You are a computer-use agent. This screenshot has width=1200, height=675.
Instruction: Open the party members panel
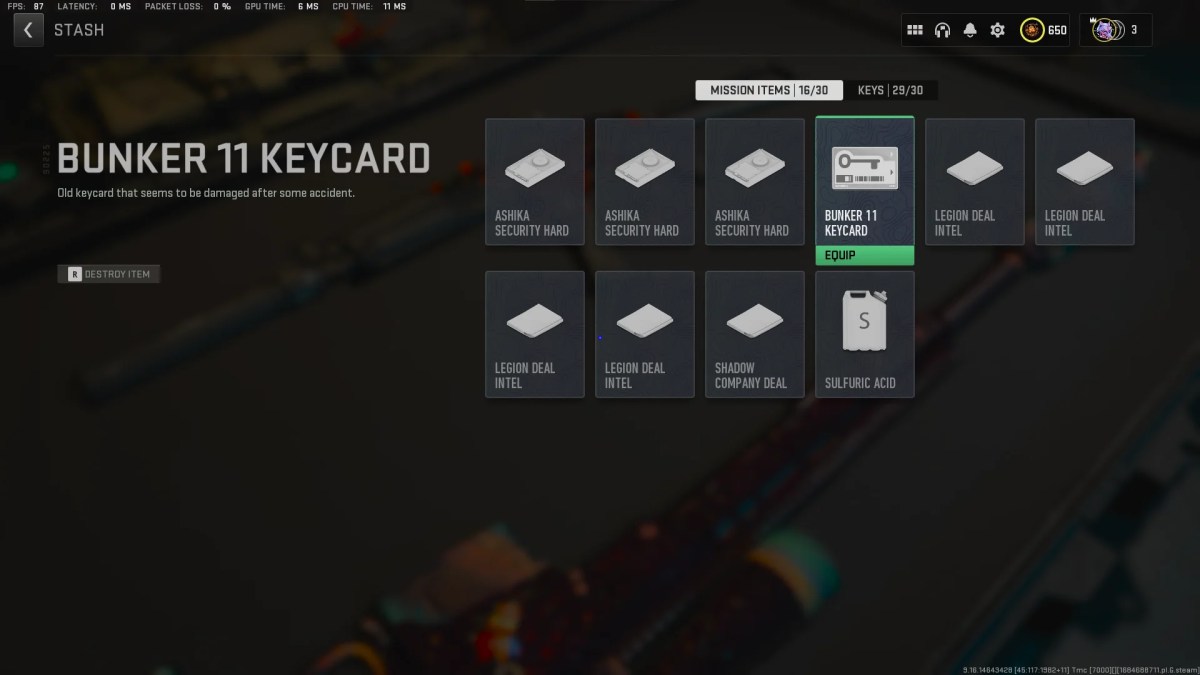click(1115, 30)
